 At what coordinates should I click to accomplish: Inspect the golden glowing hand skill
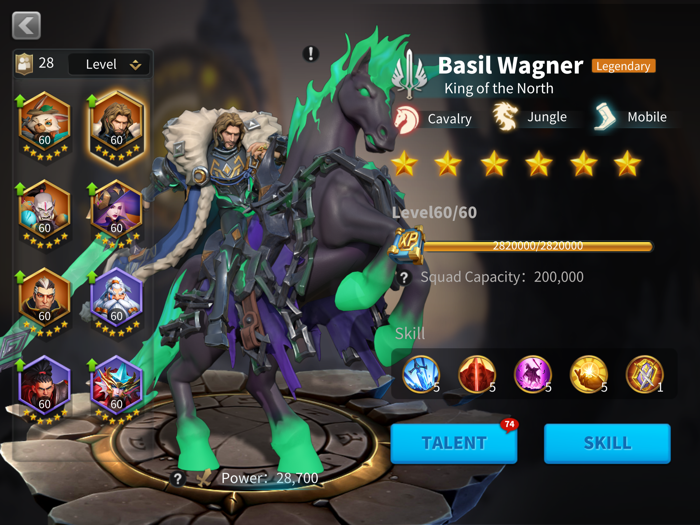click(x=589, y=374)
